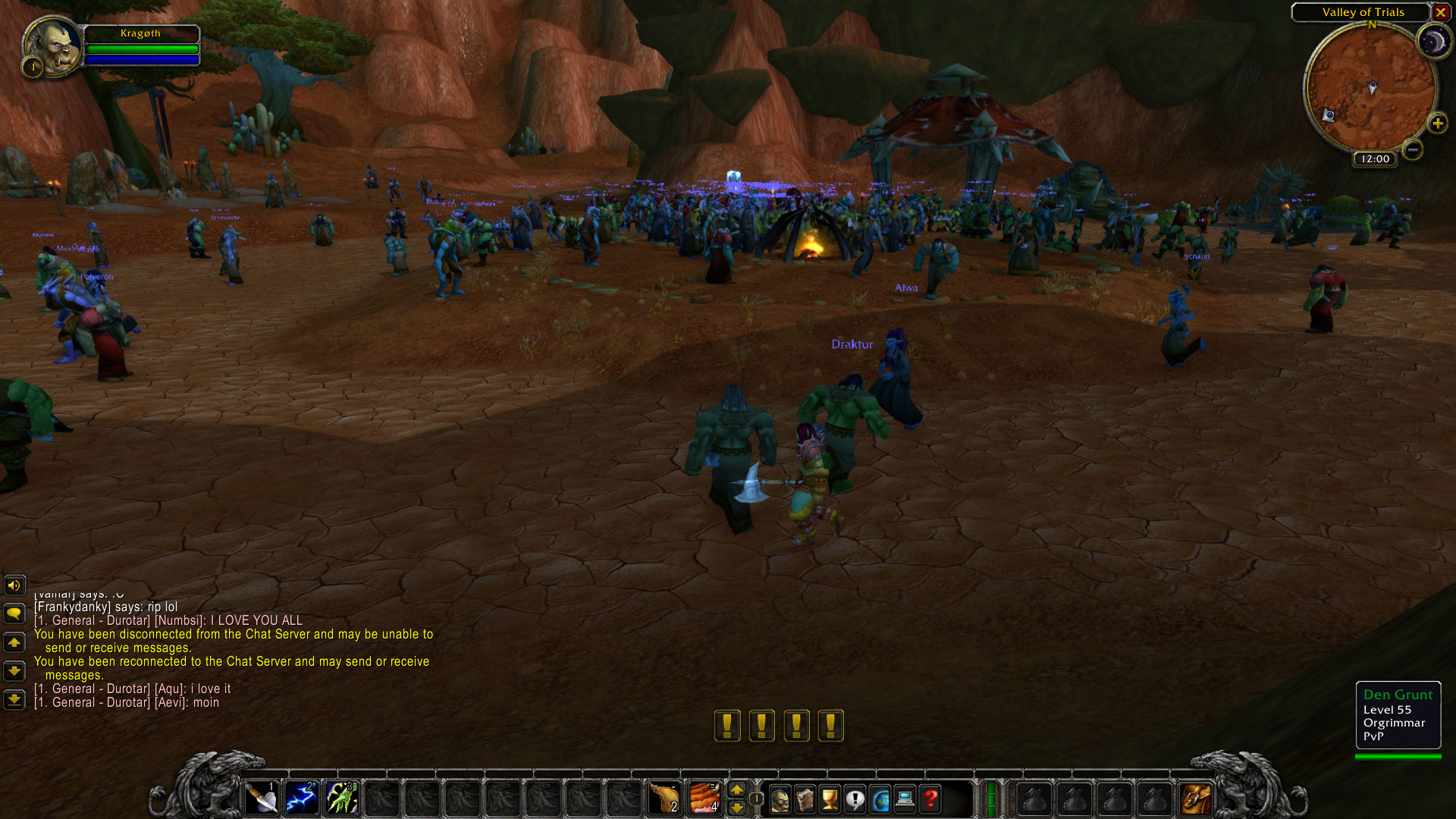Viewport: 1456px width, 819px height.
Task: Activate the green claw ability
Action: 342,799
